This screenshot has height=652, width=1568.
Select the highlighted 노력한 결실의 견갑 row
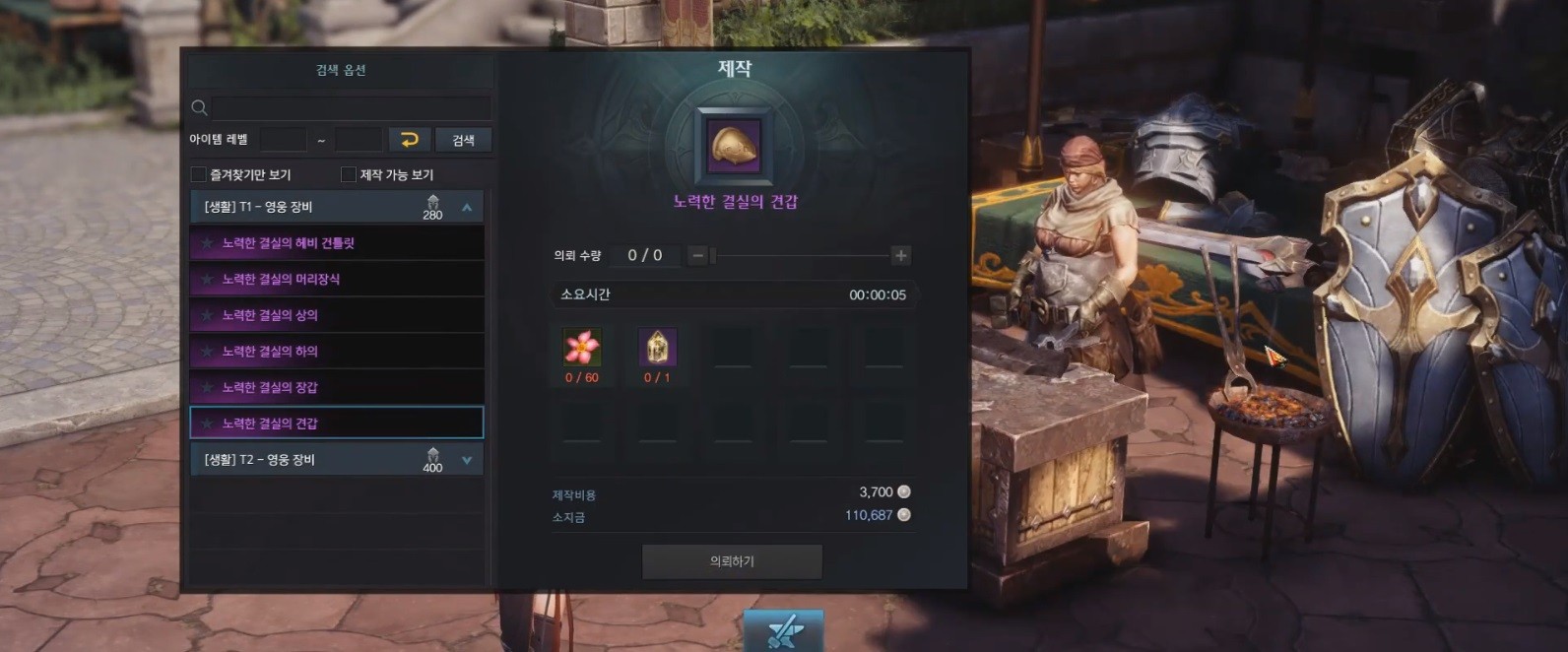[x=337, y=424]
